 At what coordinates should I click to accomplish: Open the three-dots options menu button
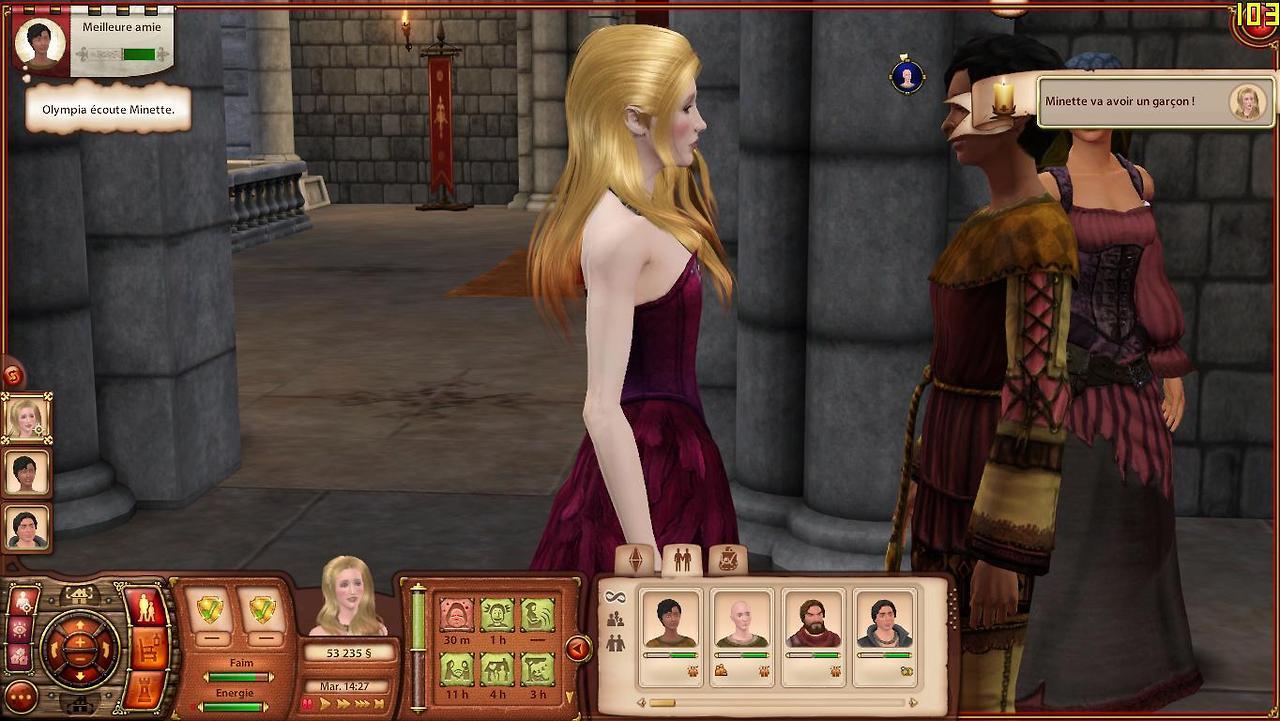[x=21, y=697]
